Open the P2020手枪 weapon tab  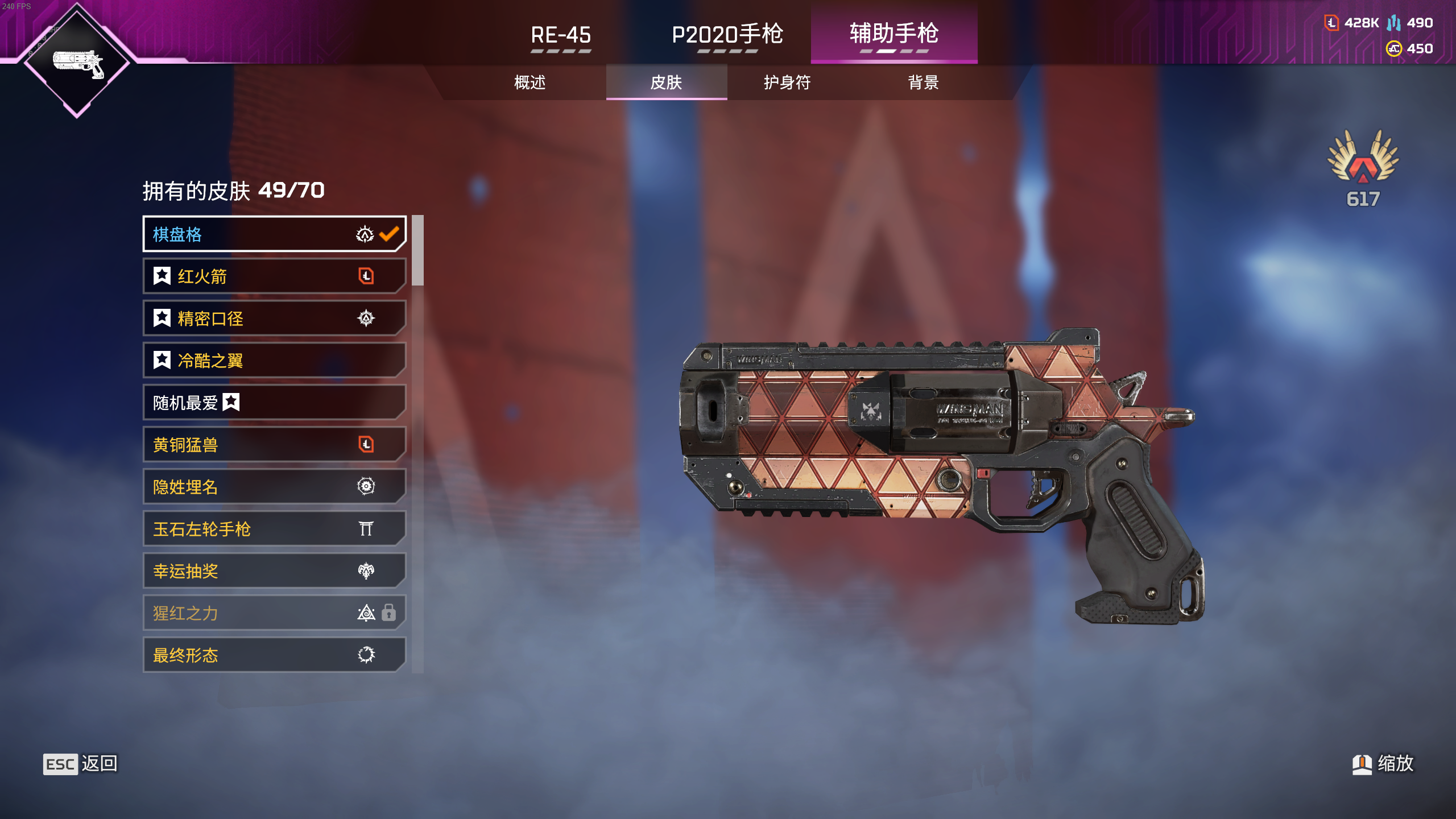[x=727, y=35]
